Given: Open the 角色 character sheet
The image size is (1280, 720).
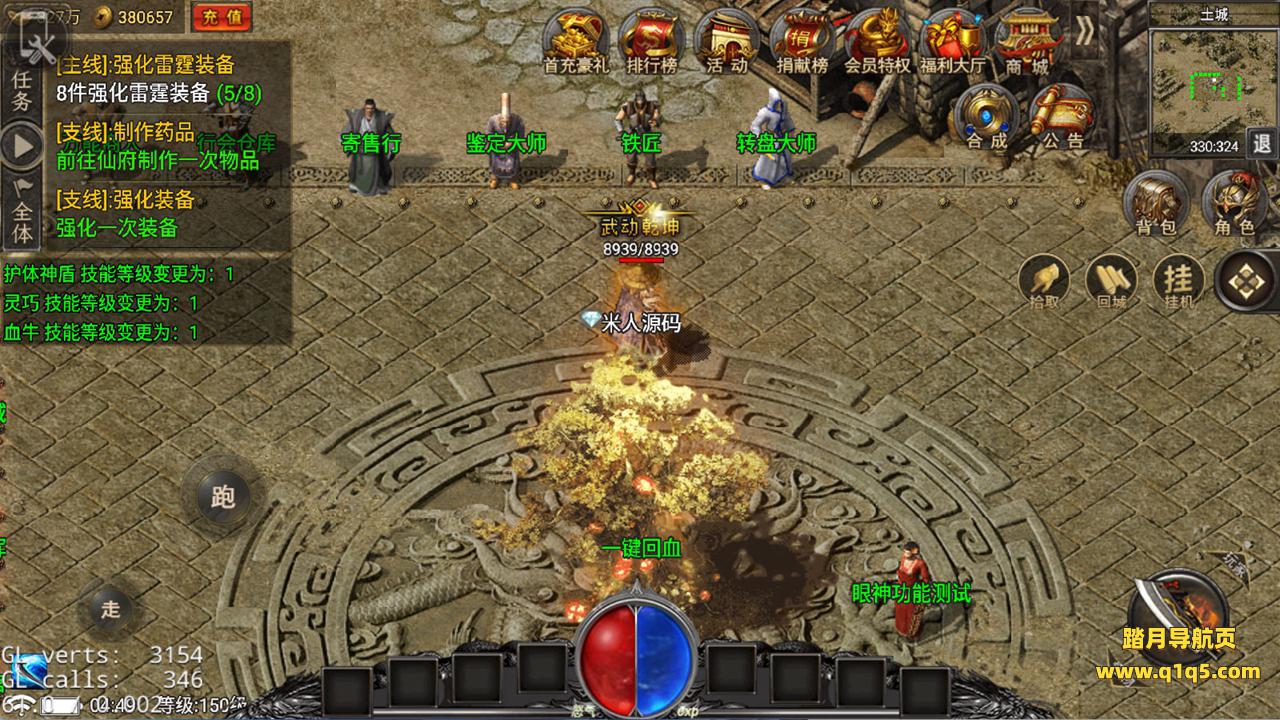Looking at the screenshot, I should 1234,204.
